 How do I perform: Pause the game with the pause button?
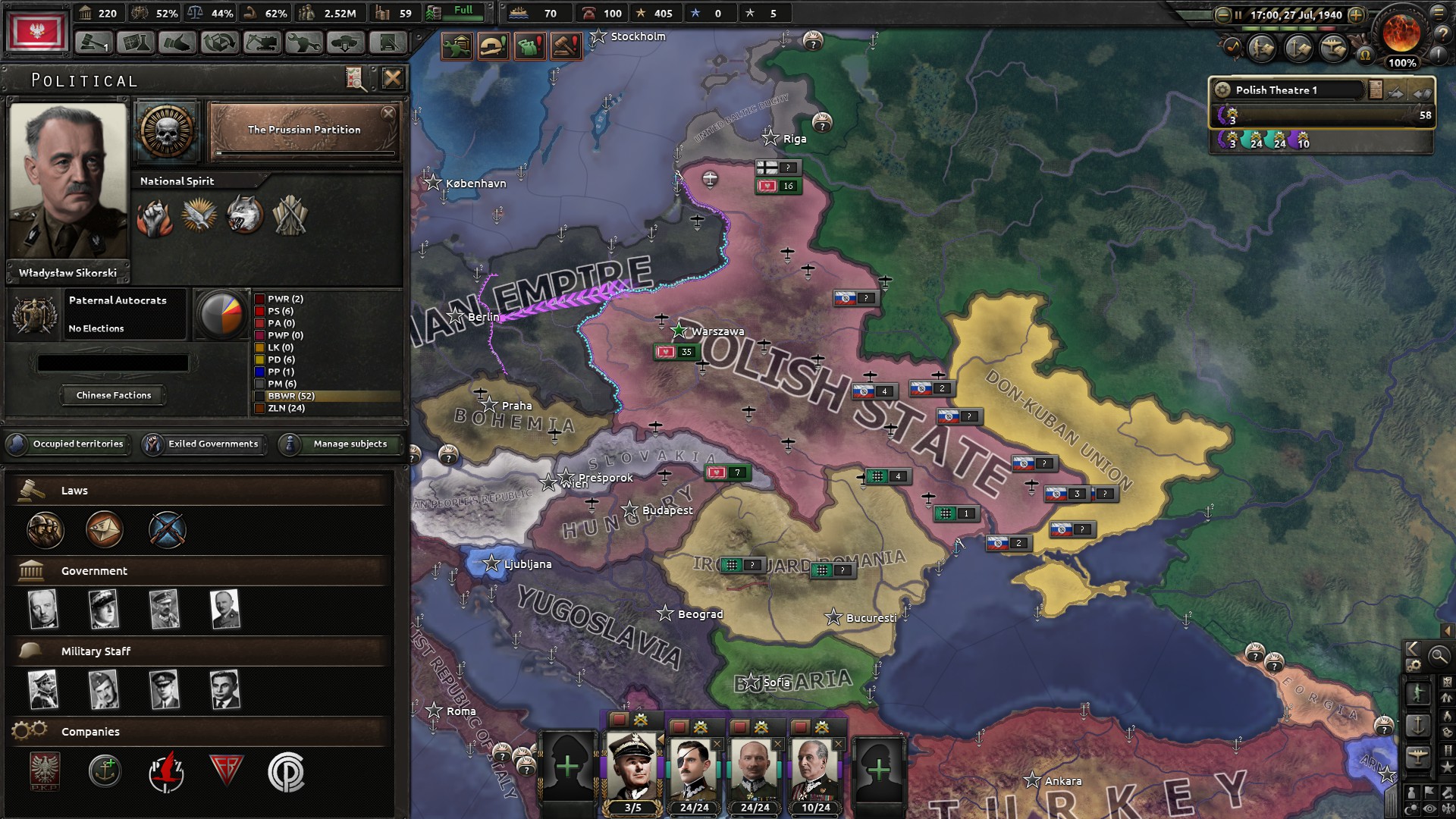click(1238, 14)
